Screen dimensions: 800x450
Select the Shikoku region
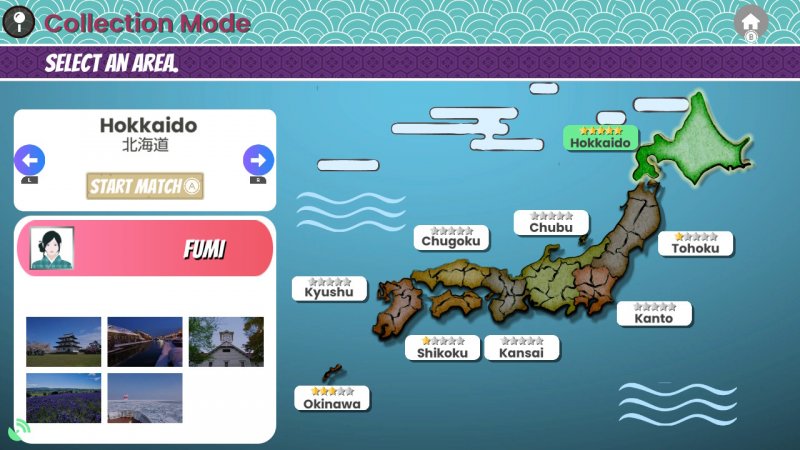click(x=442, y=348)
